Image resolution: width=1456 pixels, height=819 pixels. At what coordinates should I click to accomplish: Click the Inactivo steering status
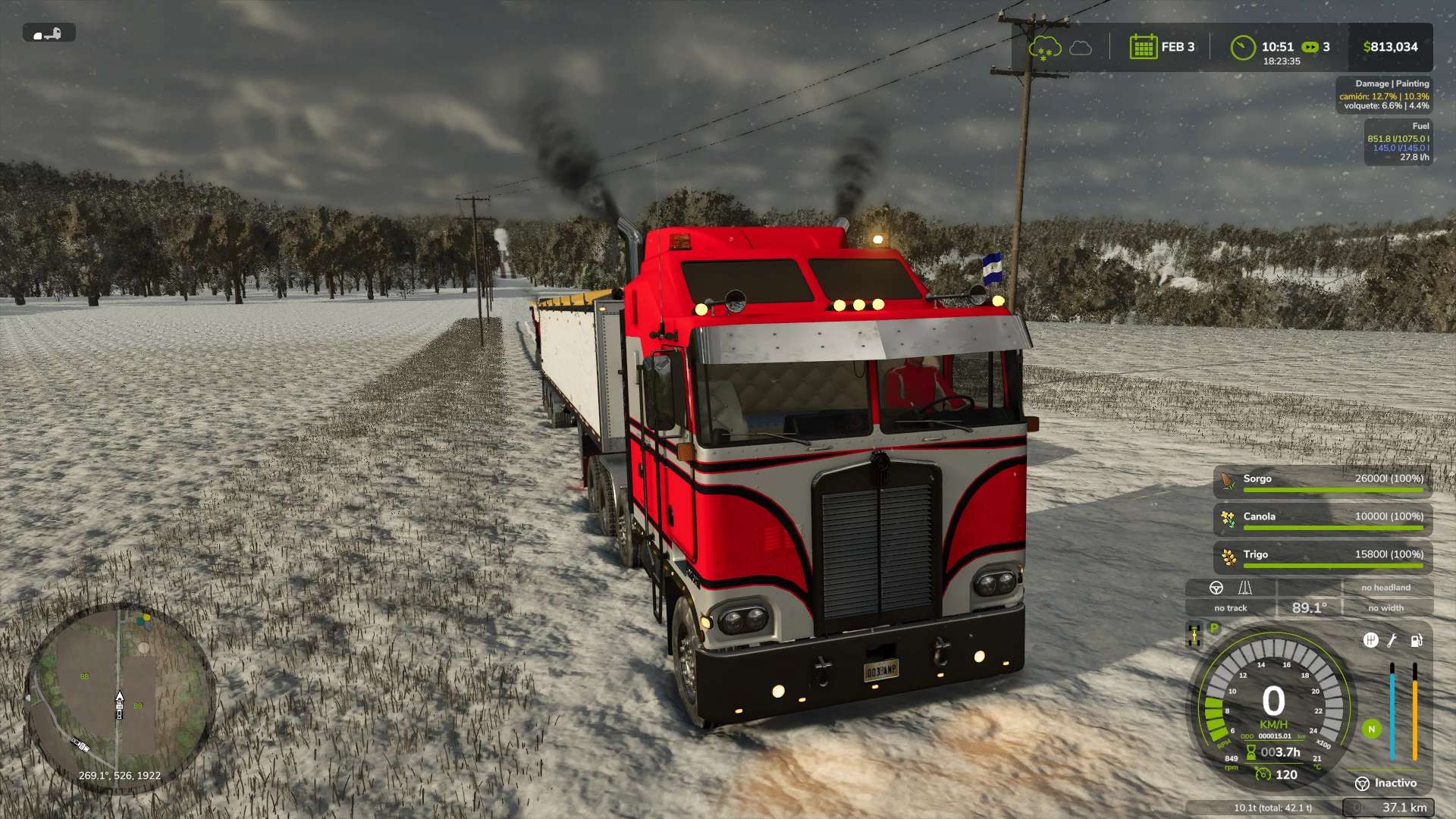click(1386, 783)
